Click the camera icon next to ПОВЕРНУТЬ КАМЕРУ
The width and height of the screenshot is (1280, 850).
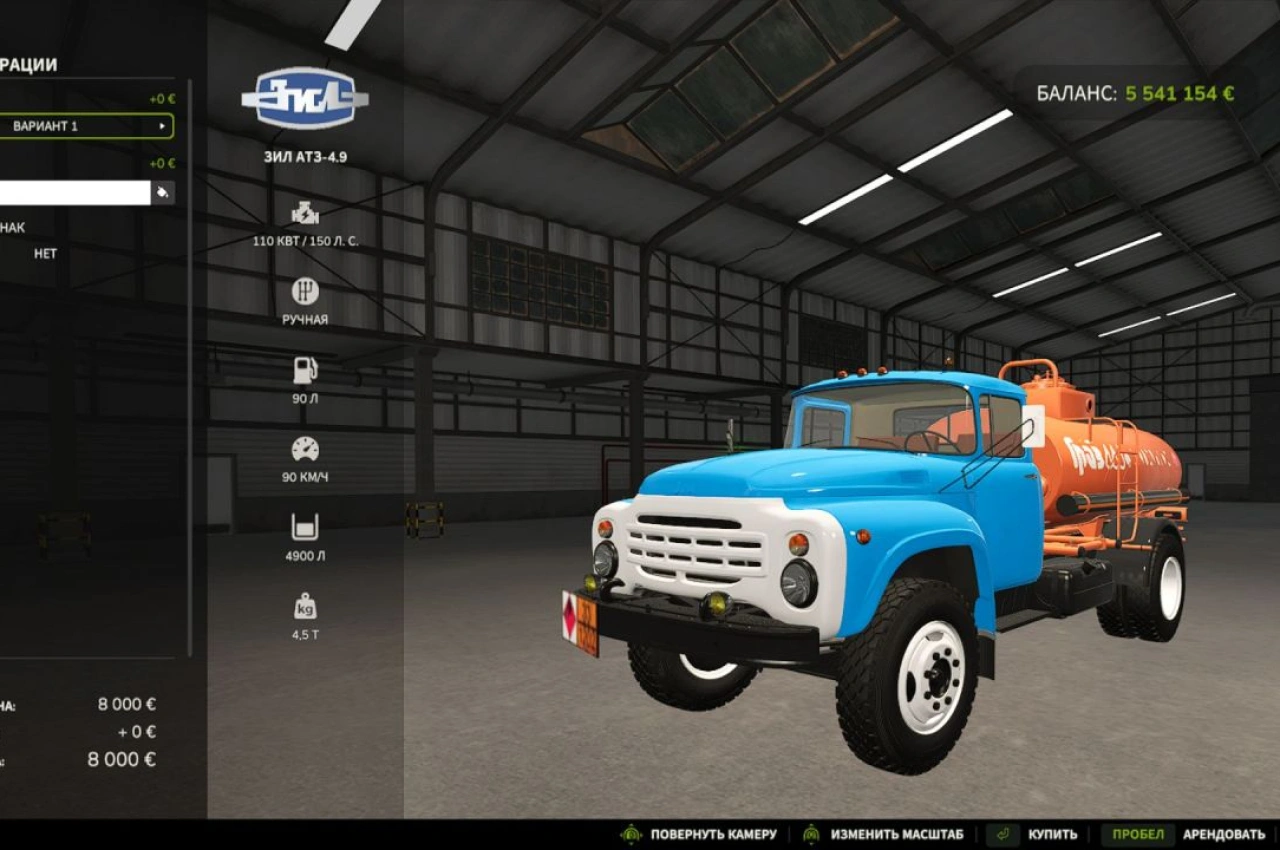[632, 833]
